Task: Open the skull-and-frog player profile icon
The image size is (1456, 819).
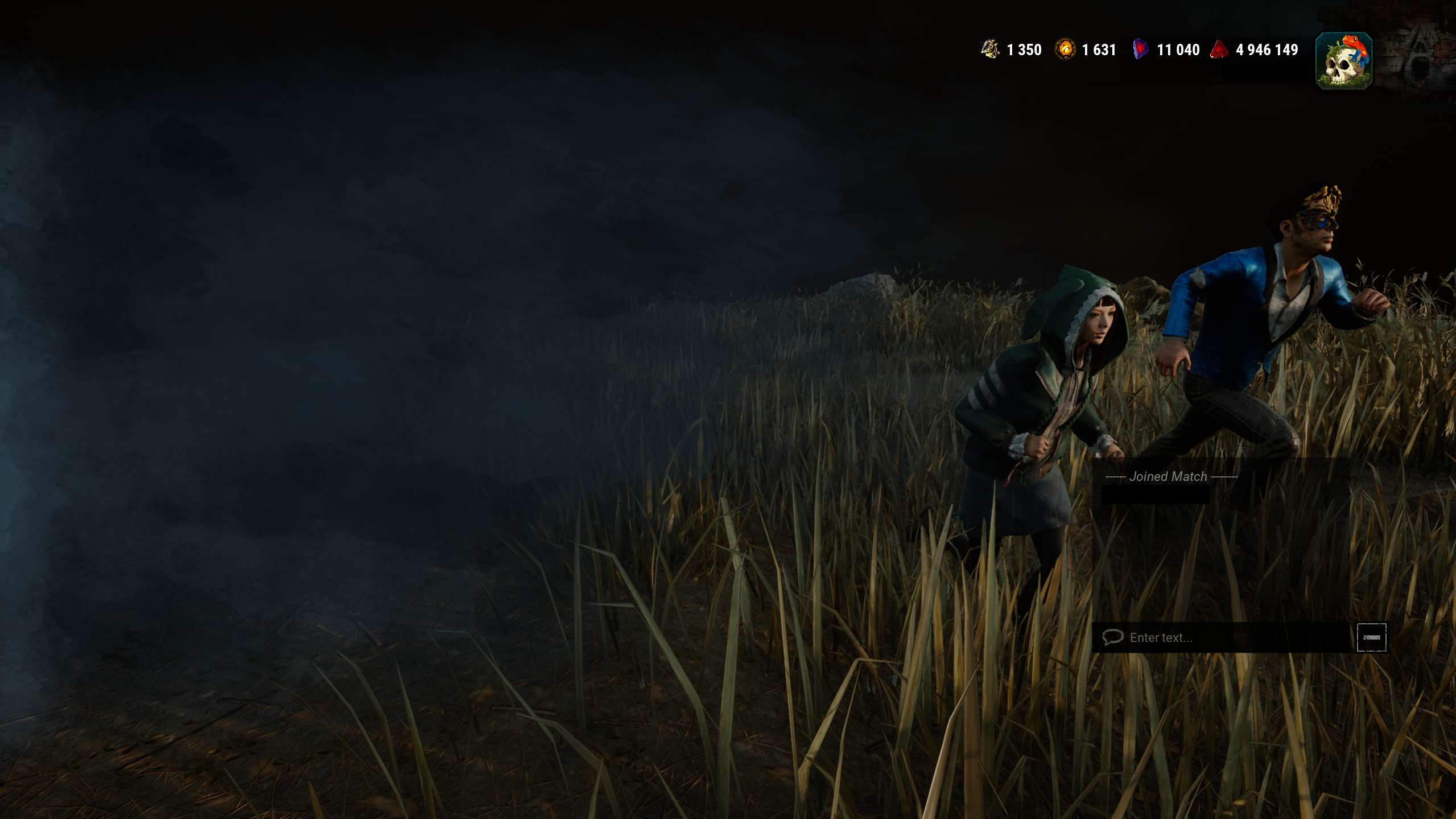Action: coord(1343,59)
